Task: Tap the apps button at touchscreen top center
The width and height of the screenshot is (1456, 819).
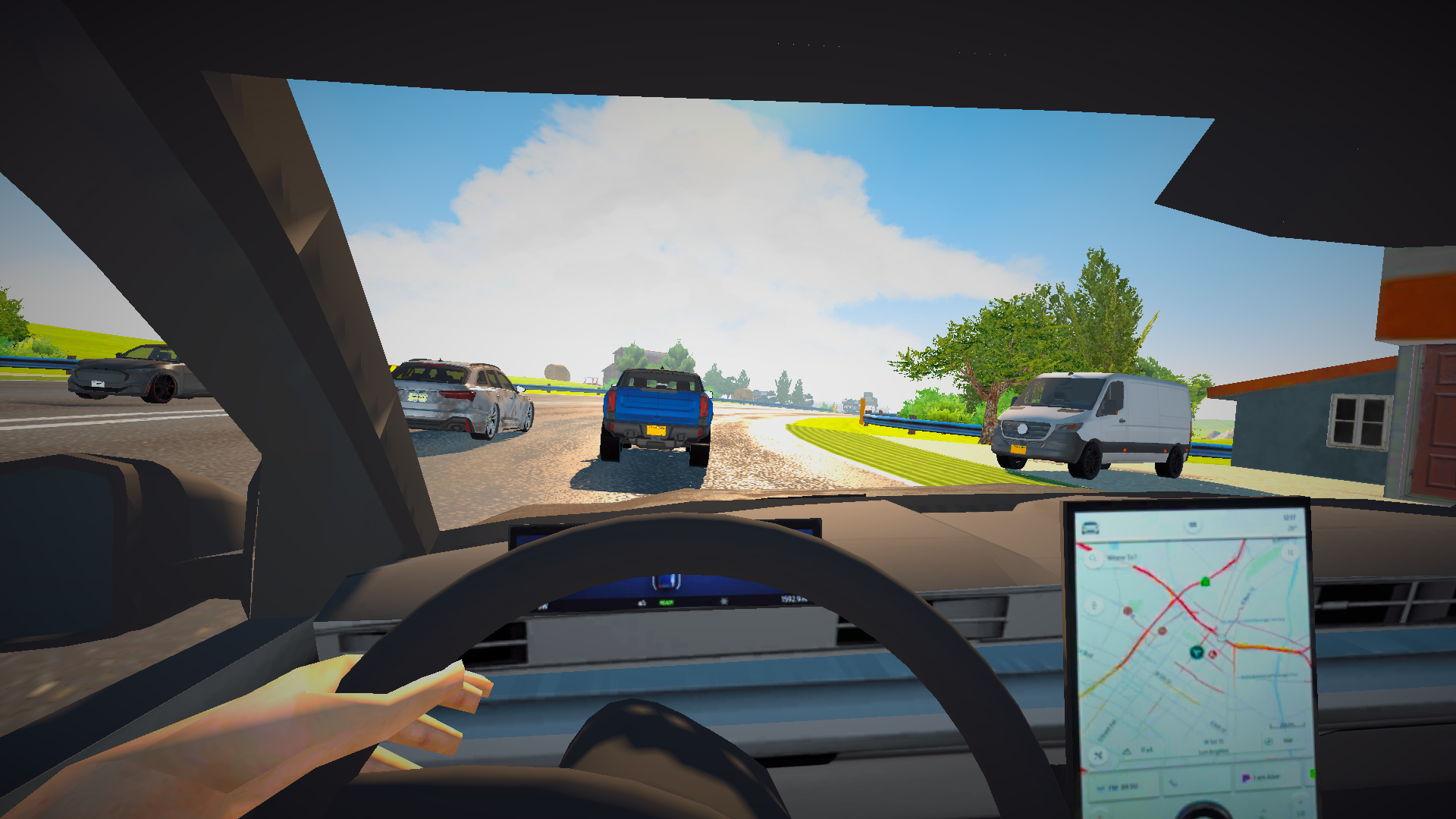Action: tap(1193, 524)
